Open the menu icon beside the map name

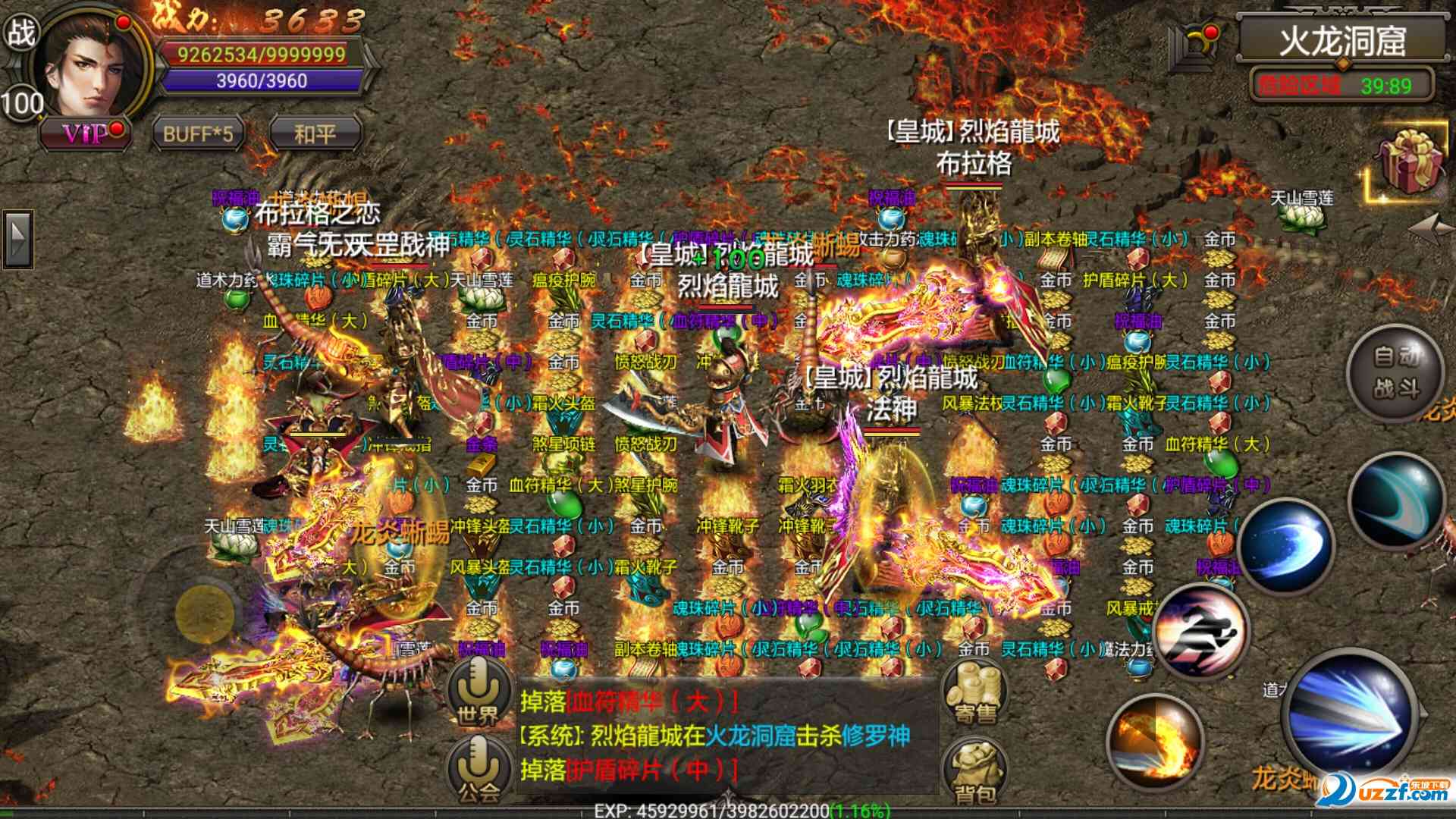[1194, 44]
